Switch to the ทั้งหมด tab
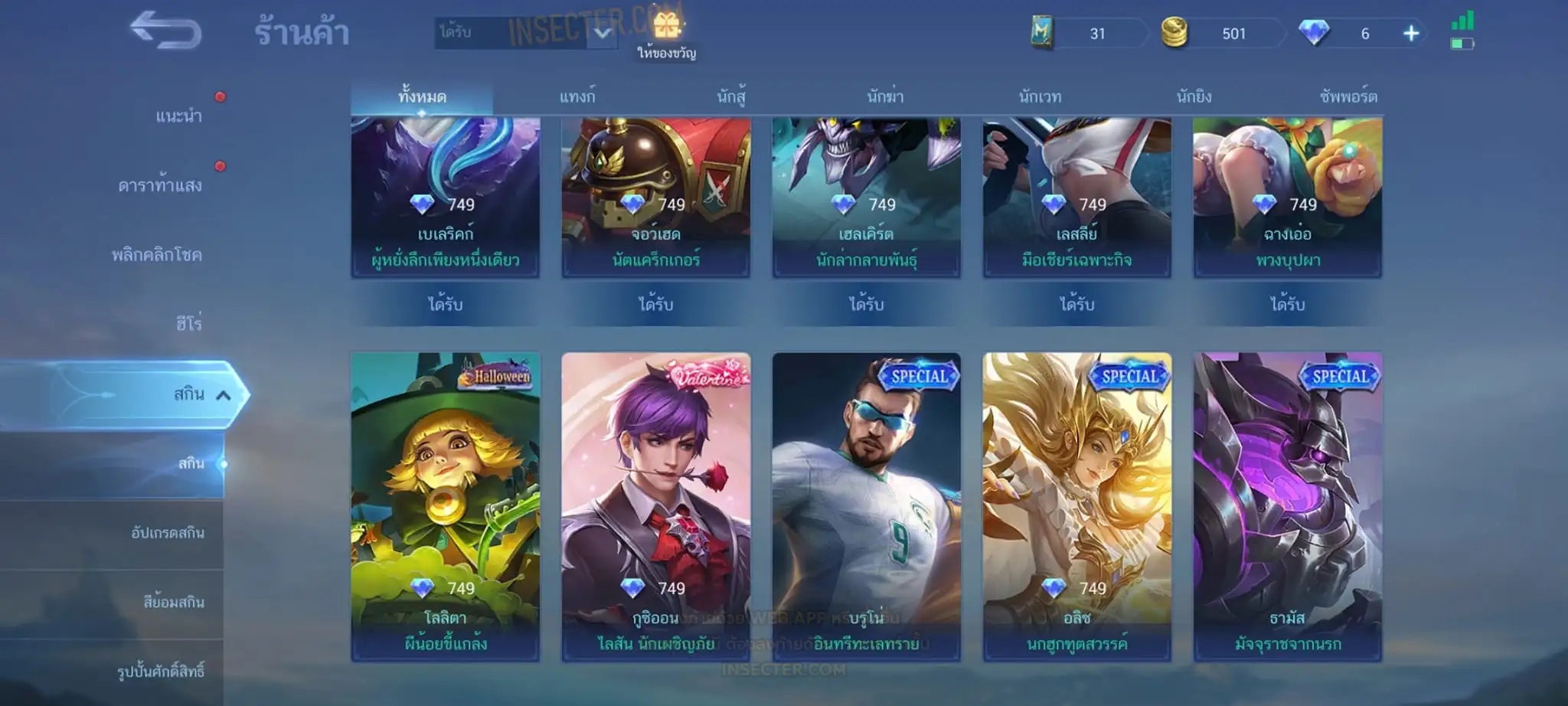The width and height of the screenshot is (1568, 706). pos(422,97)
